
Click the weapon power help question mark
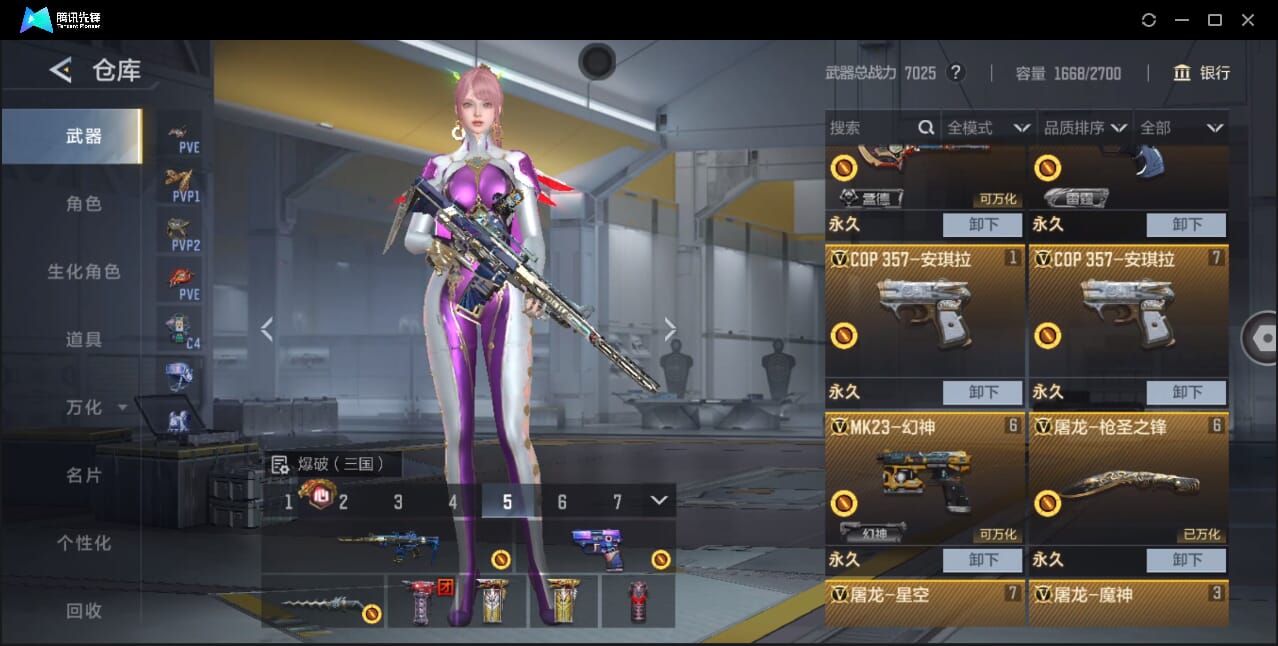coord(956,73)
